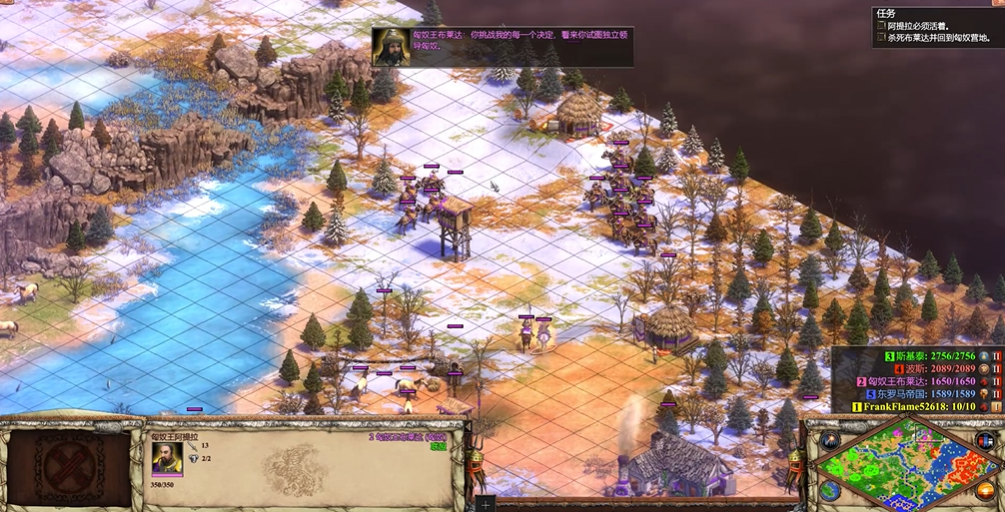
Task: Click the 阿提拉必须活着 objective checkbox
Action: tap(881, 26)
